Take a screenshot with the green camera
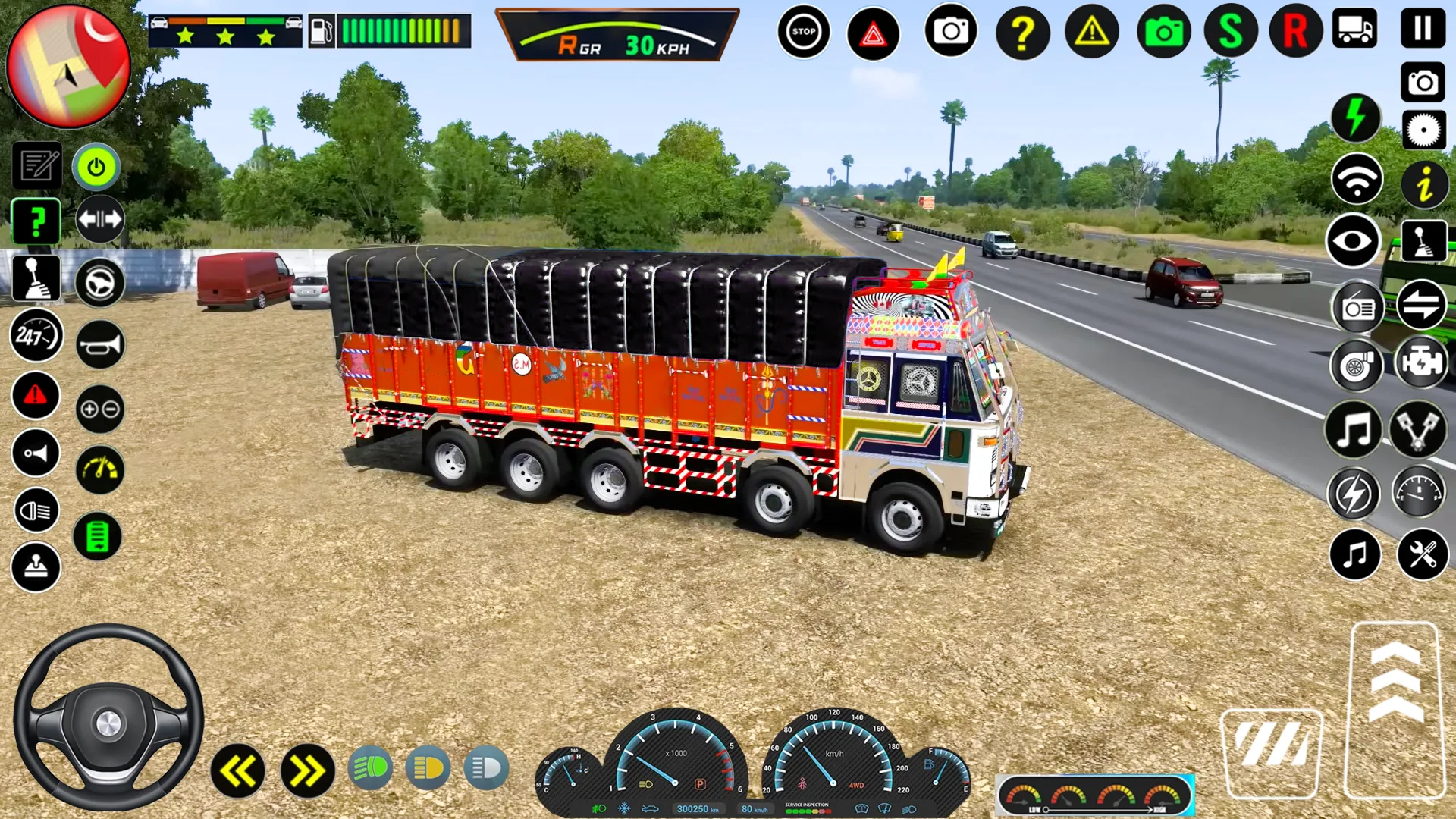 [1163, 32]
